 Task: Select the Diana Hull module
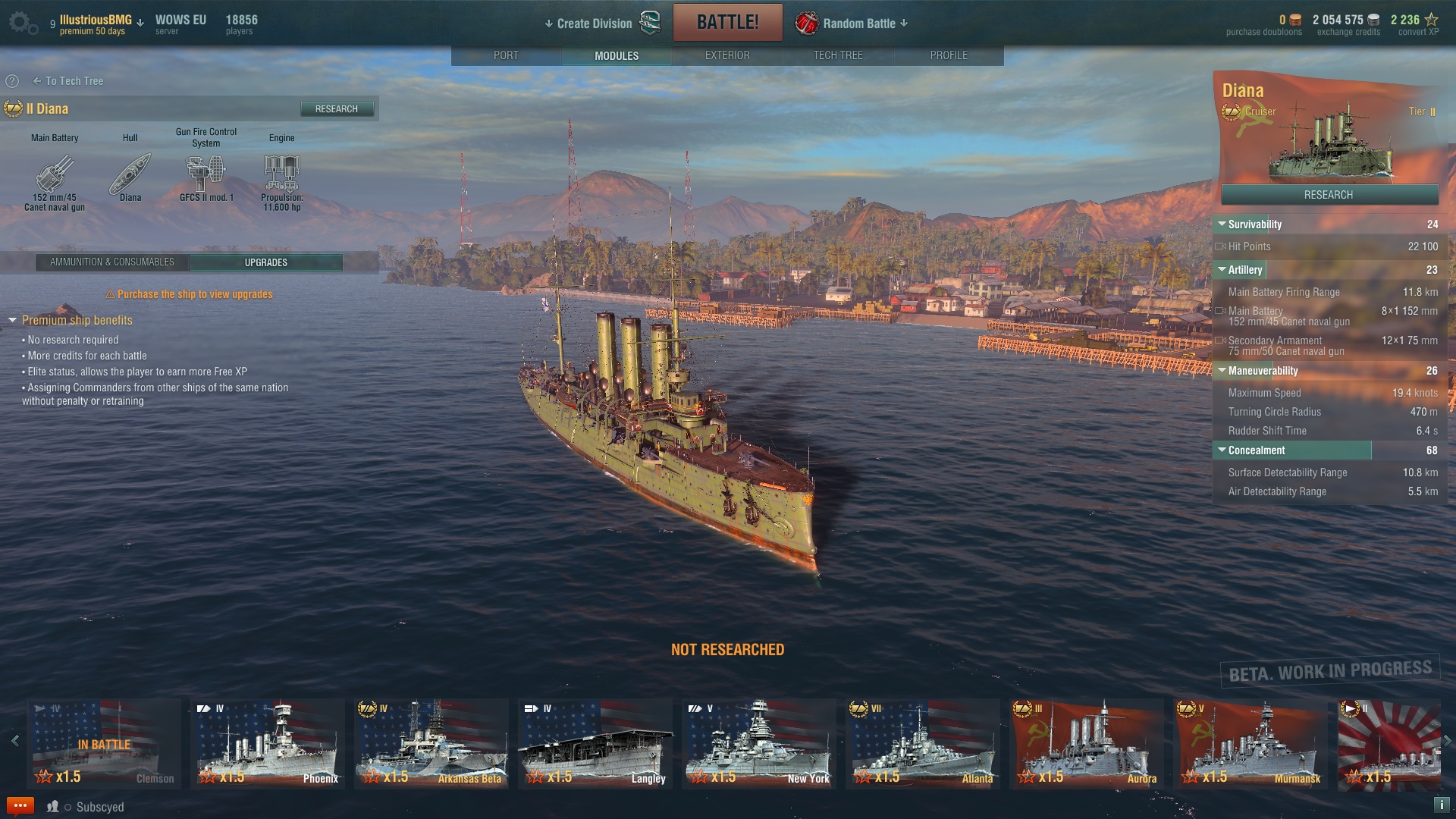point(130,178)
